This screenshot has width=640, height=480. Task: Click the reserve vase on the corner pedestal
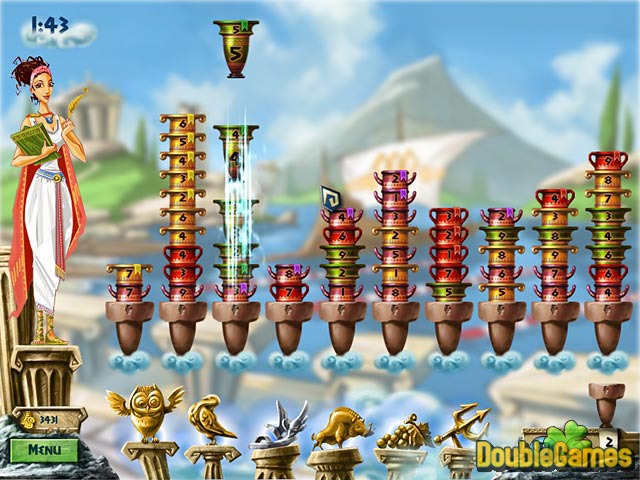point(606,390)
